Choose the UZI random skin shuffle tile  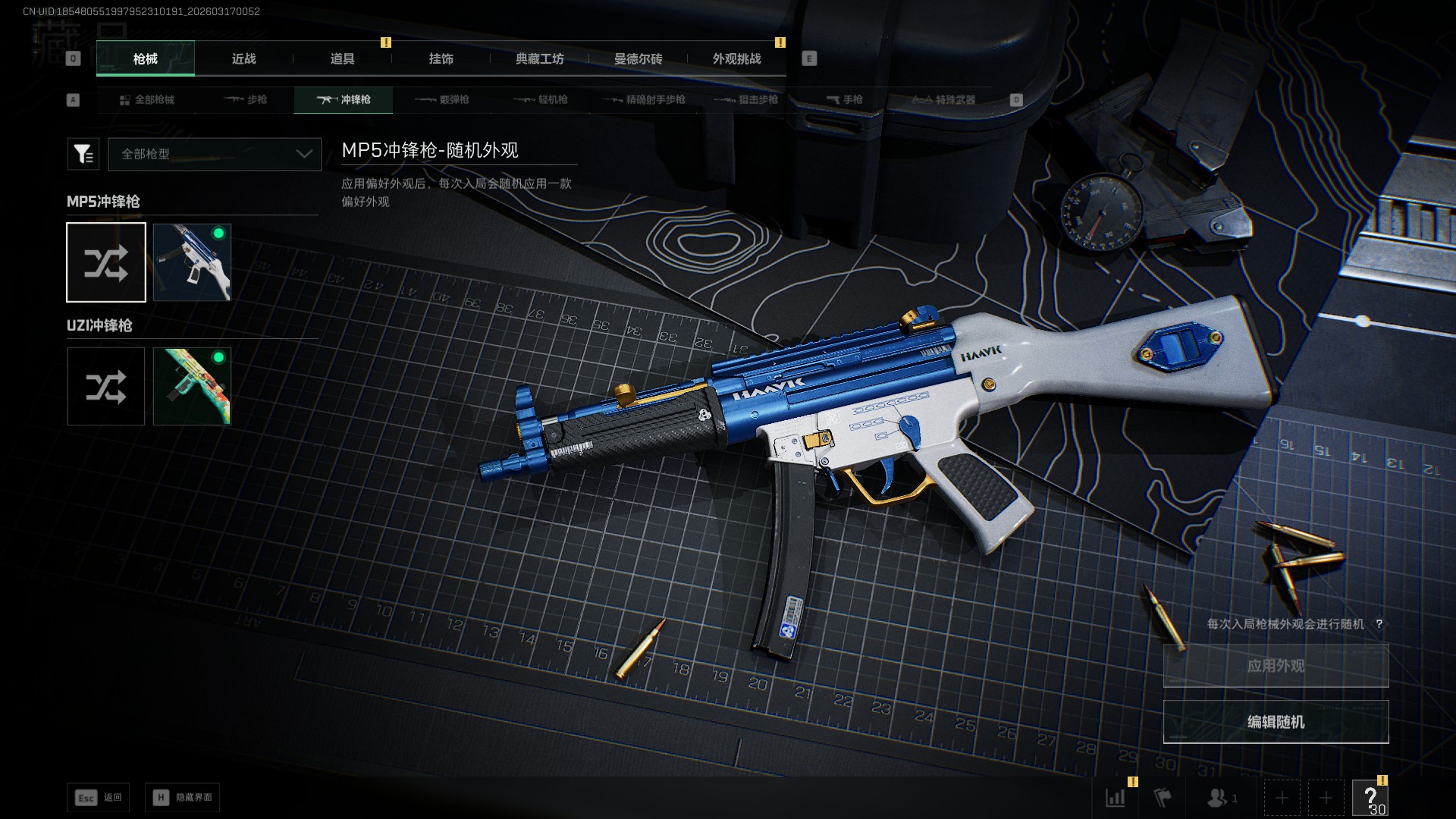click(x=106, y=387)
